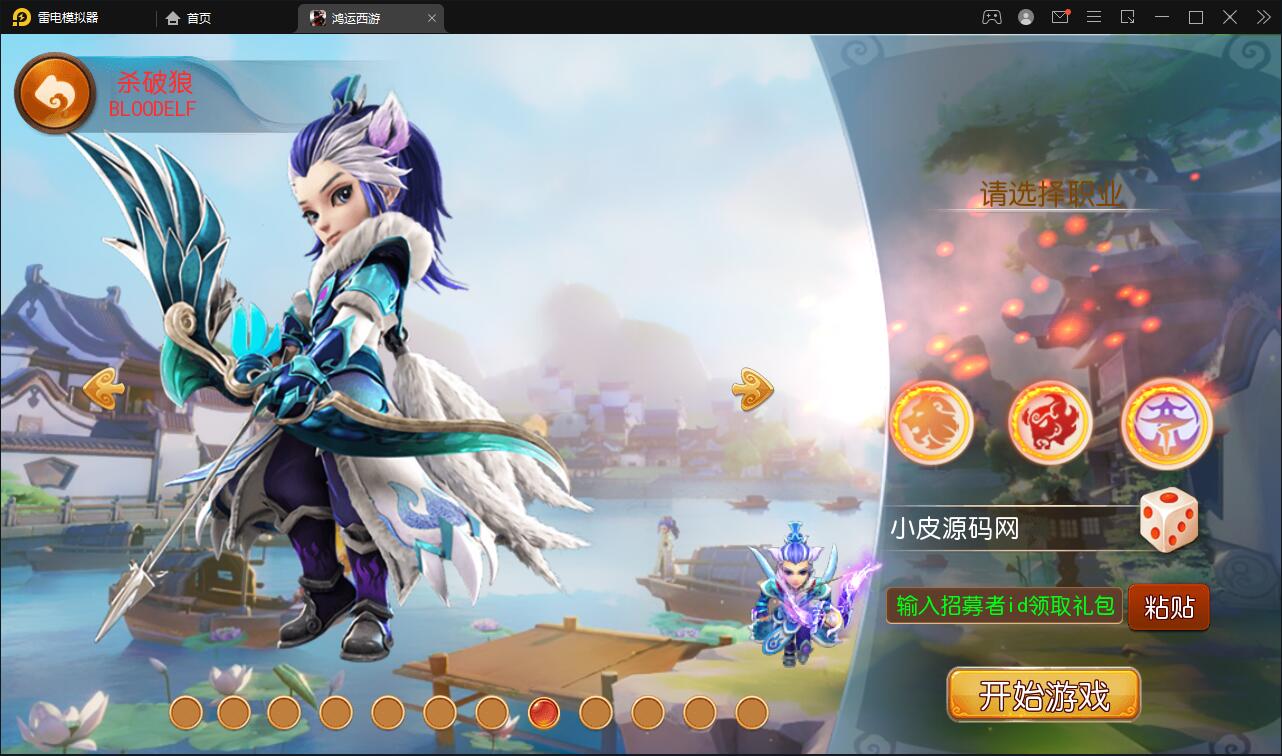Click the 粘贴 paste button

[x=1168, y=607]
